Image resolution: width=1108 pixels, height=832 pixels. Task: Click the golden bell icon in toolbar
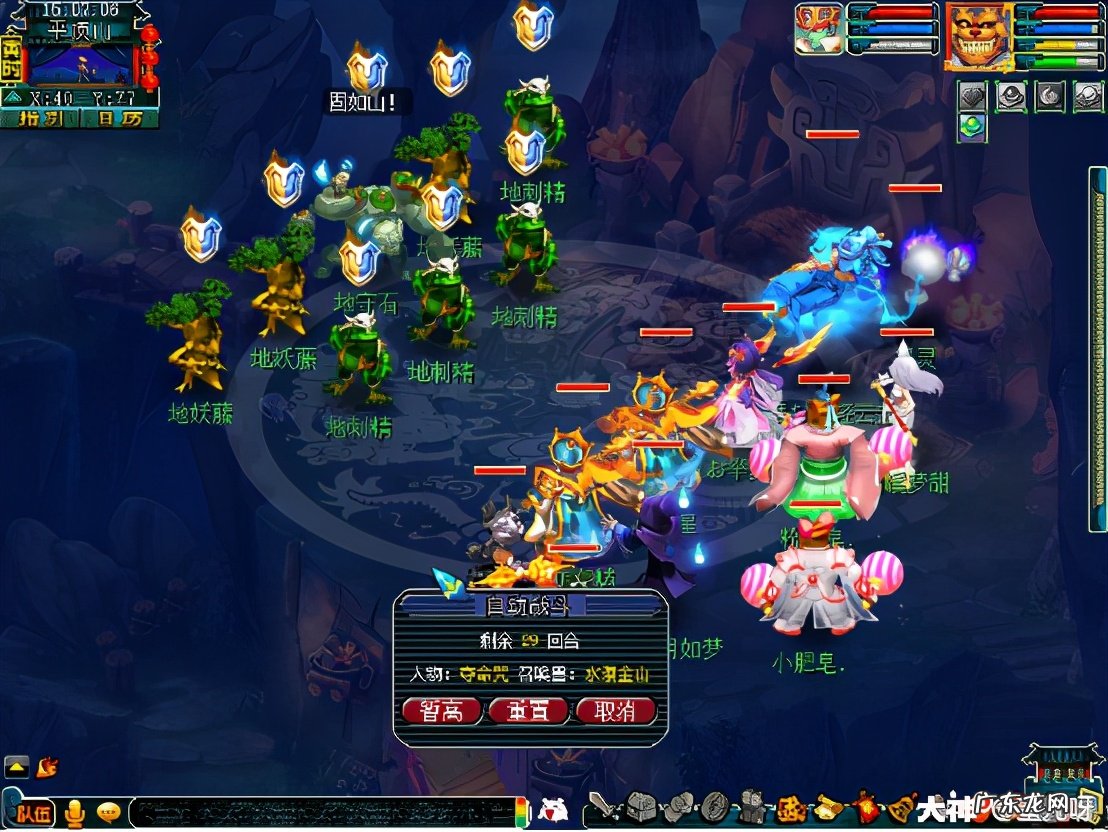[900, 806]
